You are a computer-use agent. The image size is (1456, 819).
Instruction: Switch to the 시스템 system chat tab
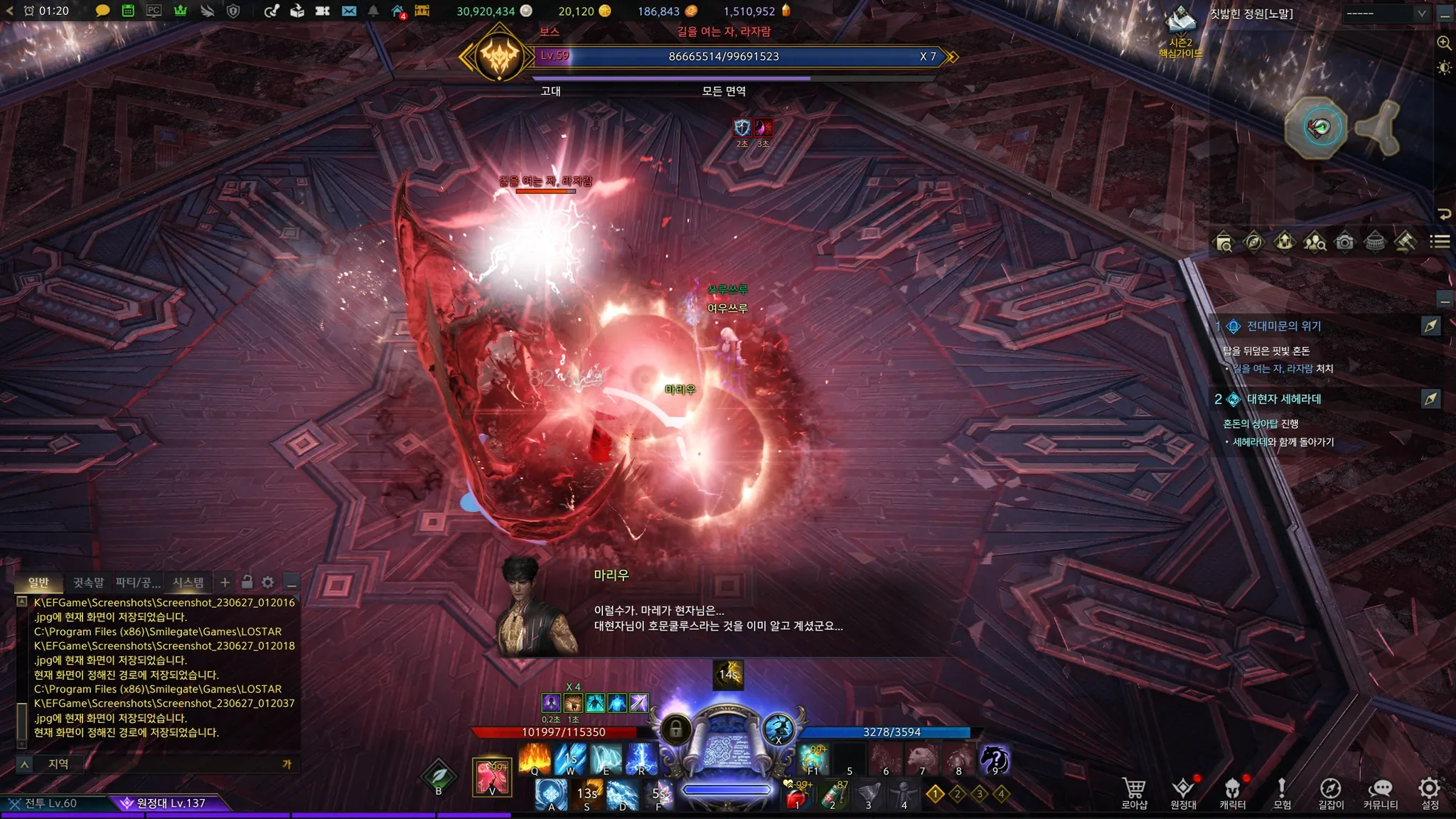click(x=188, y=582)
